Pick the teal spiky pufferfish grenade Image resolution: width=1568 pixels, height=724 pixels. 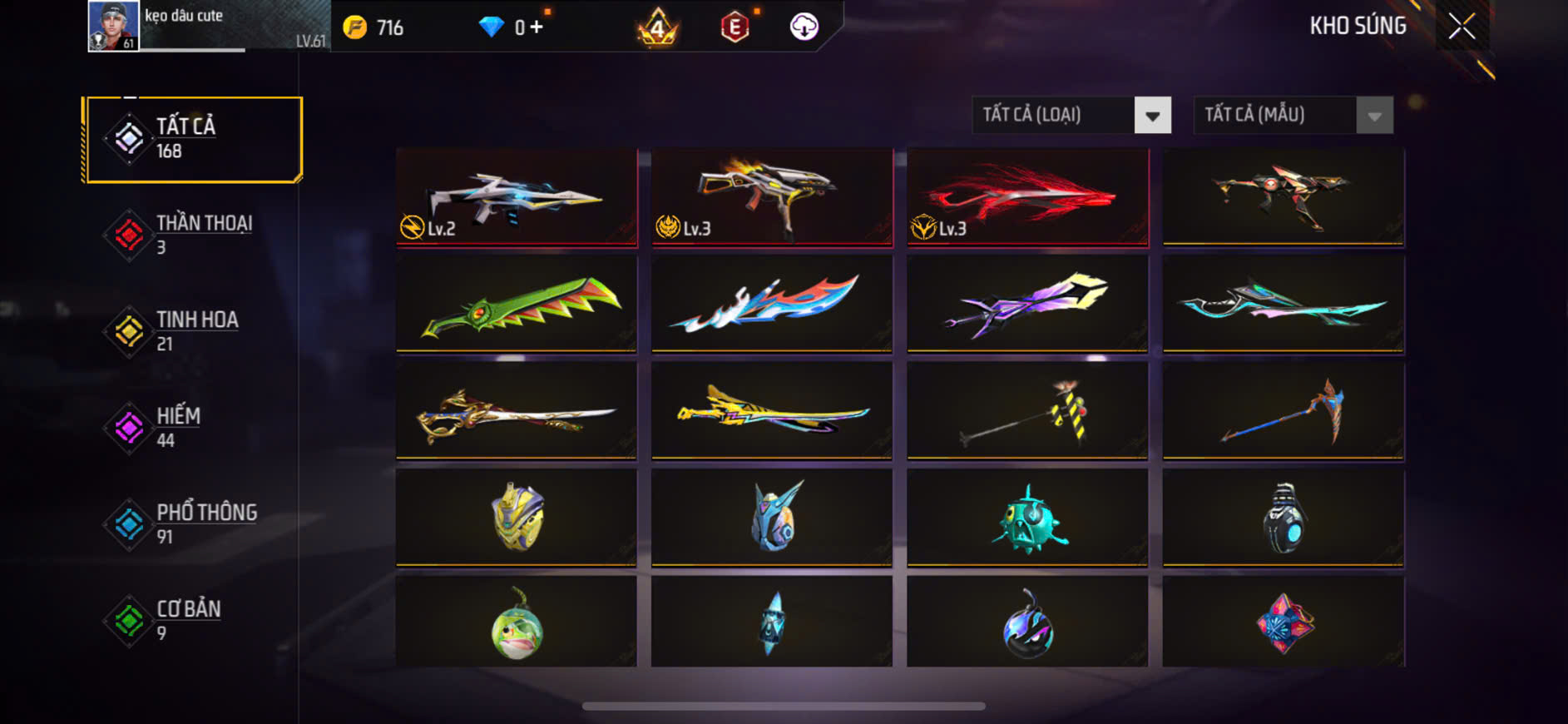pyautogui.click(x=1027, y=518)
